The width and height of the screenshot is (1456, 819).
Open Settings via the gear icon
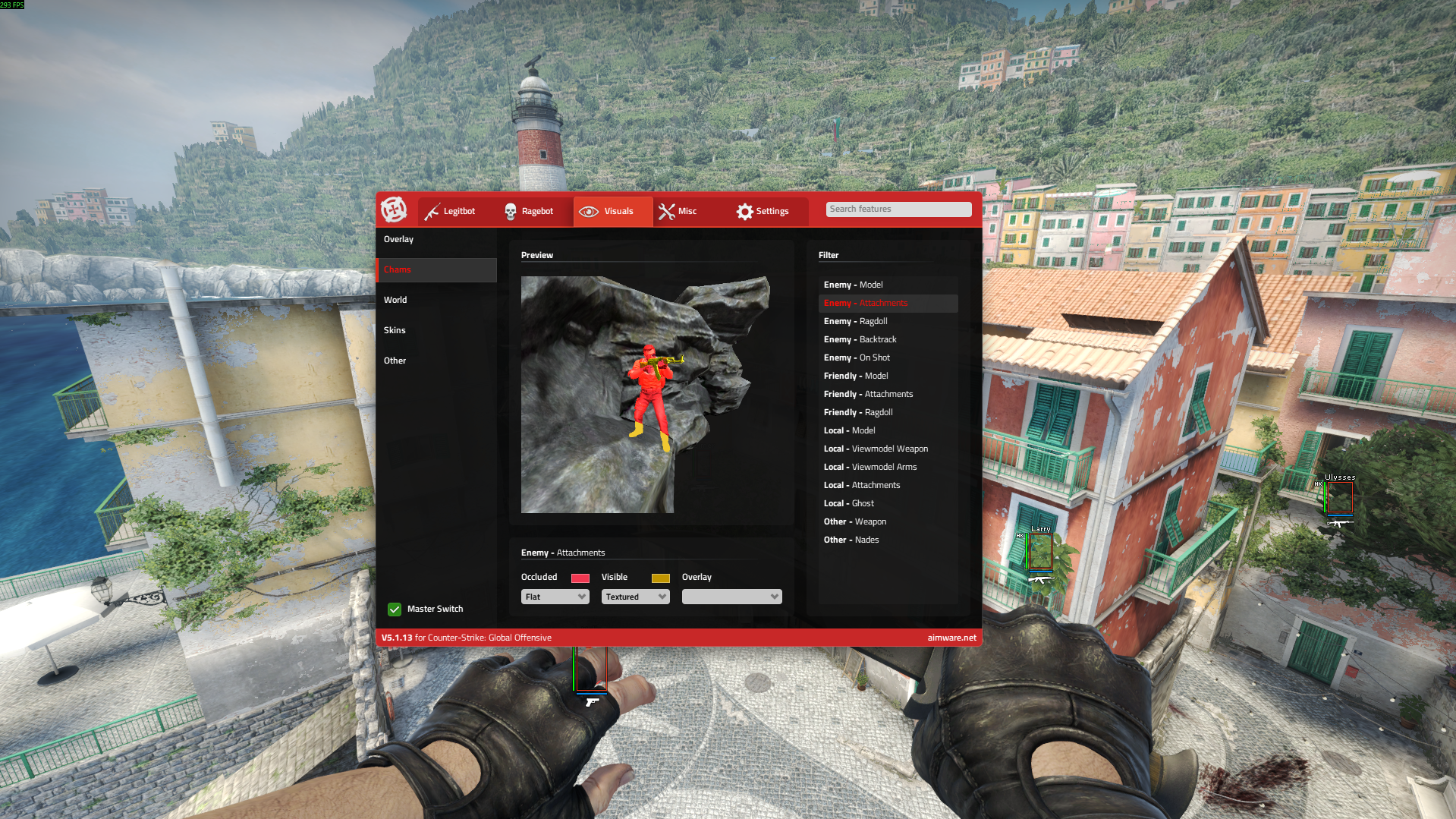[745, 211]
